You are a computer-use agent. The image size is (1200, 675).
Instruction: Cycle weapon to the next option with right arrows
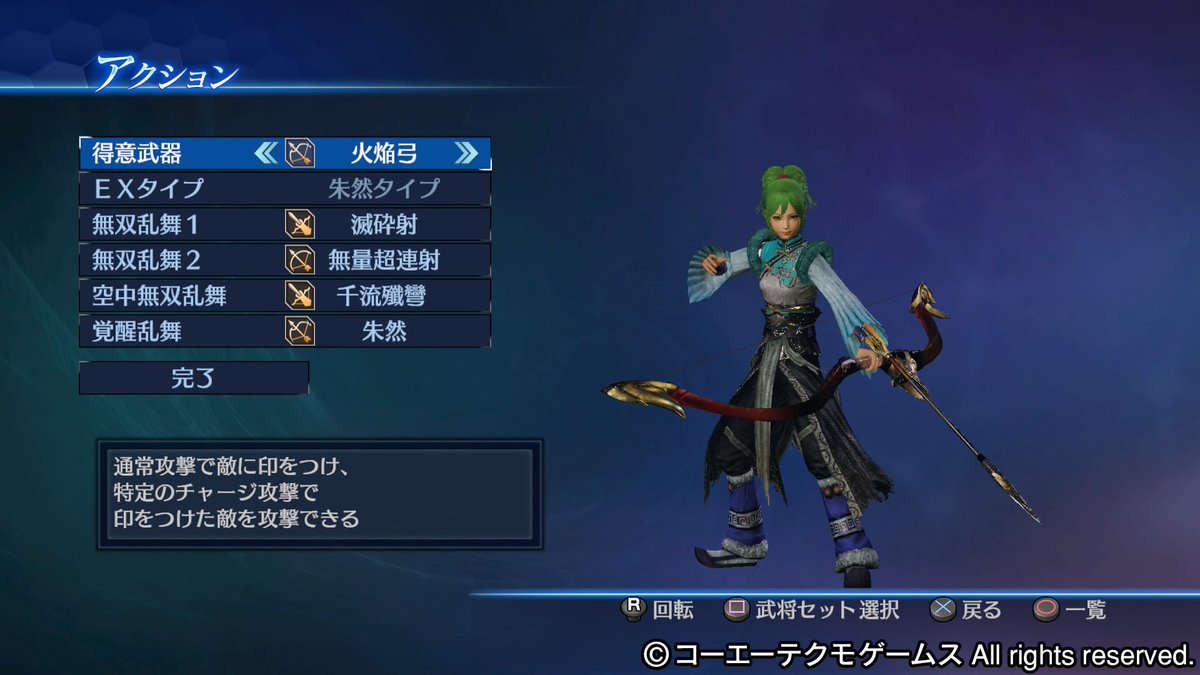pos(466,153)
